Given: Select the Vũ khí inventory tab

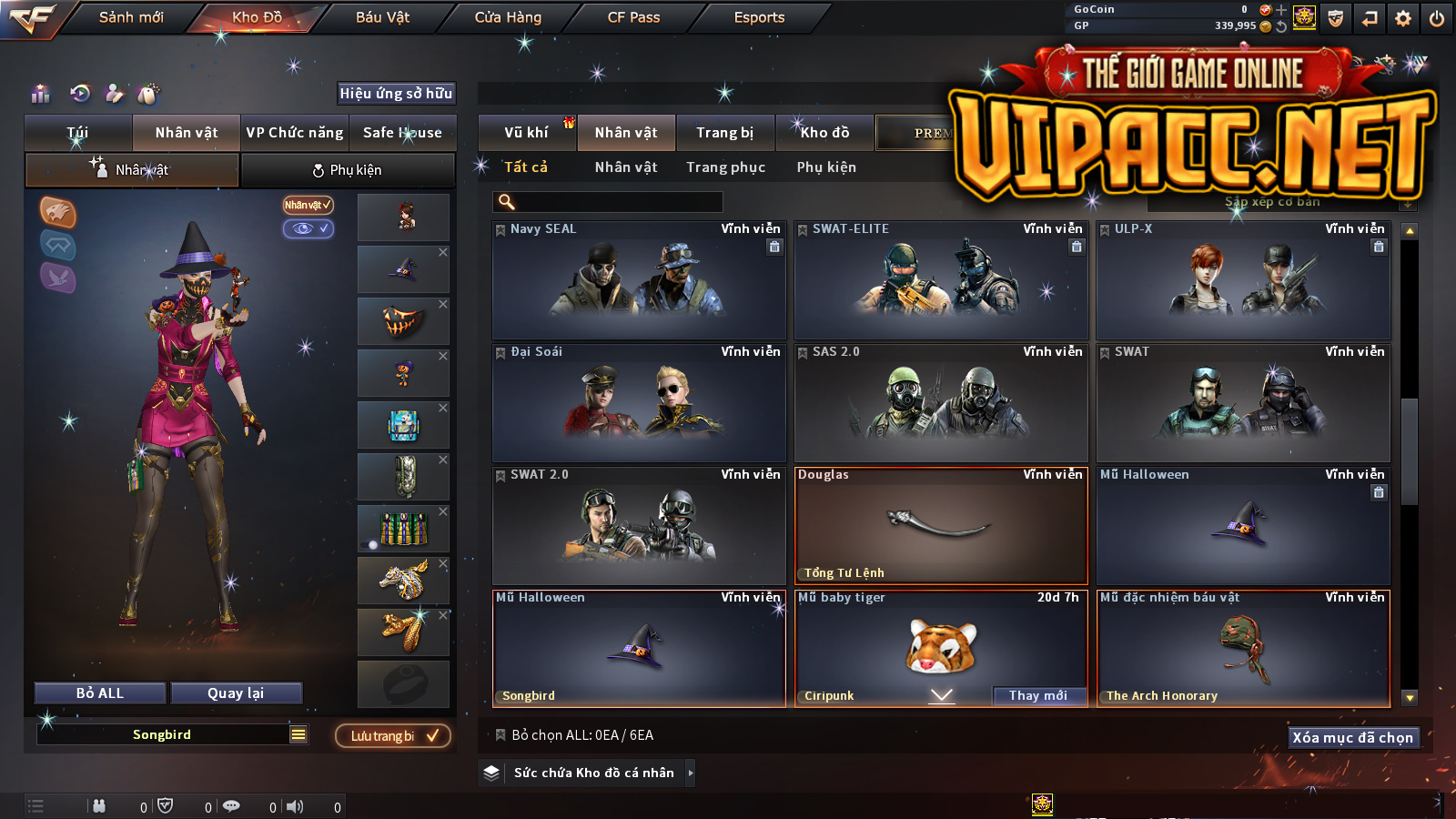Looking at the screenshot, I should pyautogui.click(x=526, y=133).
